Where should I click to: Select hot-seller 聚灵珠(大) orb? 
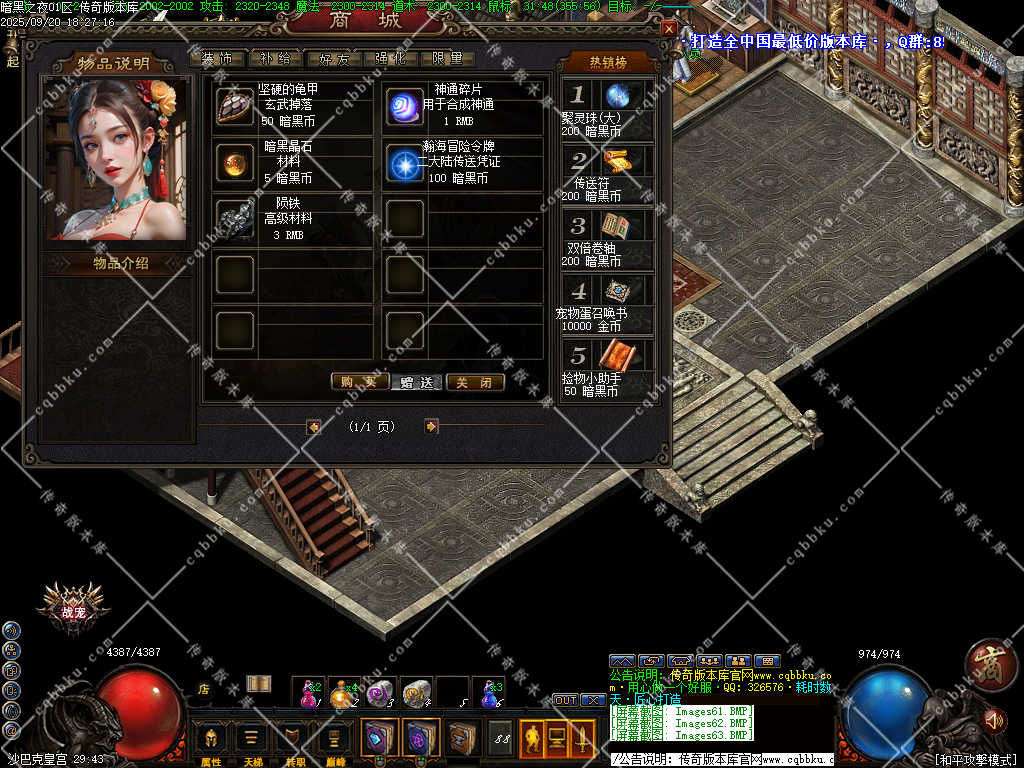617,96
